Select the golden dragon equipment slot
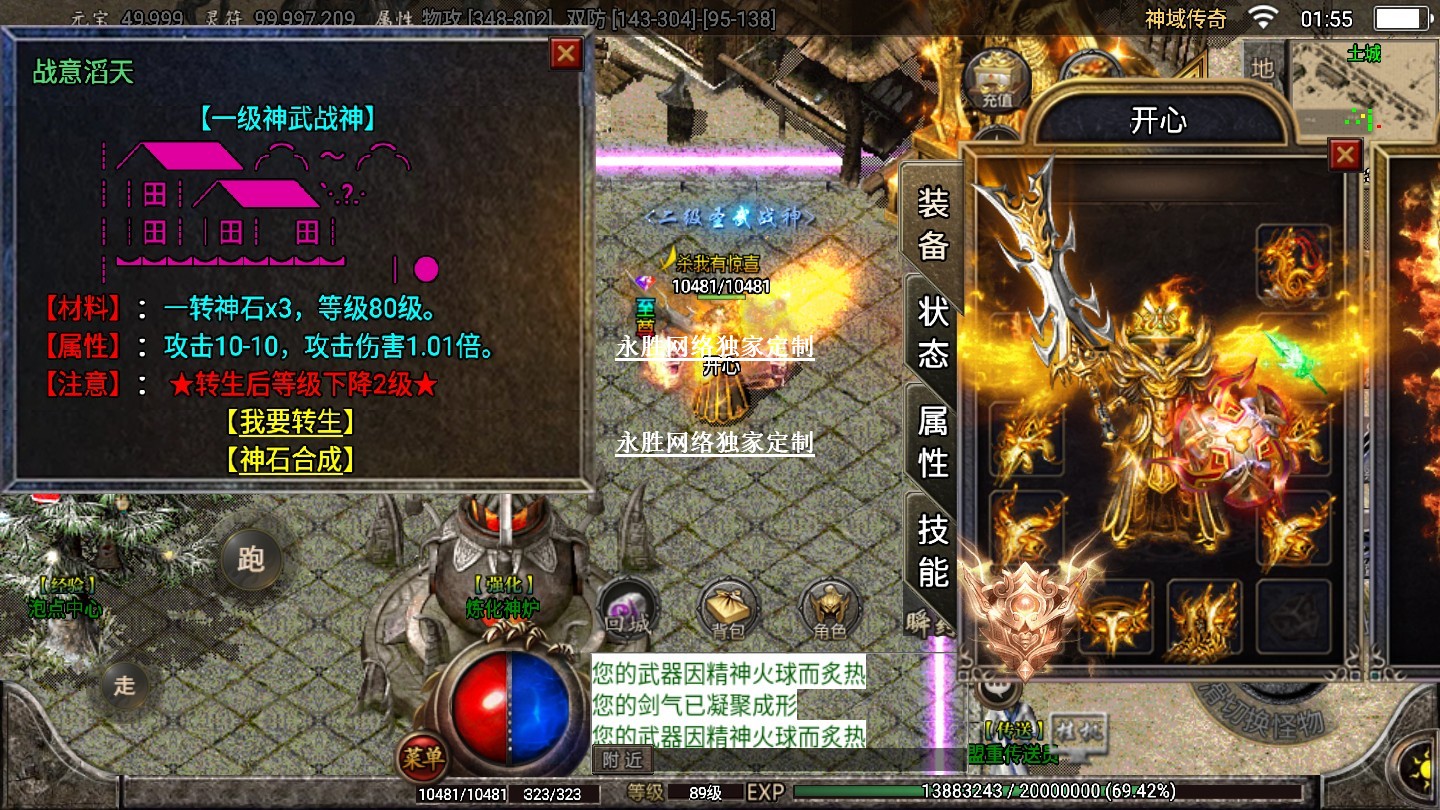 [x=1293, y=263]
